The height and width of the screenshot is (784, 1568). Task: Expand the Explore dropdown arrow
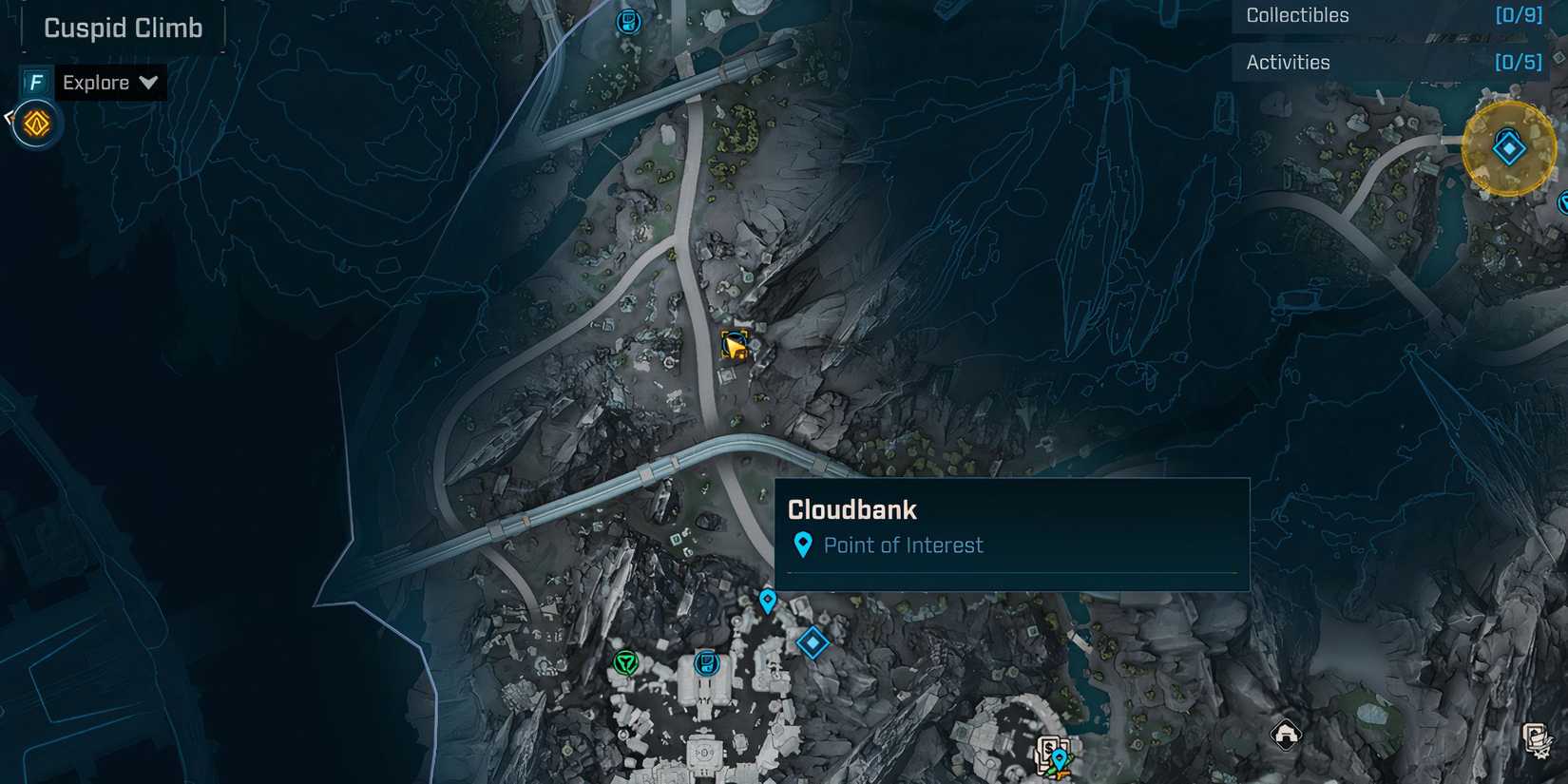pyautogui.click(x=149, y=84)
